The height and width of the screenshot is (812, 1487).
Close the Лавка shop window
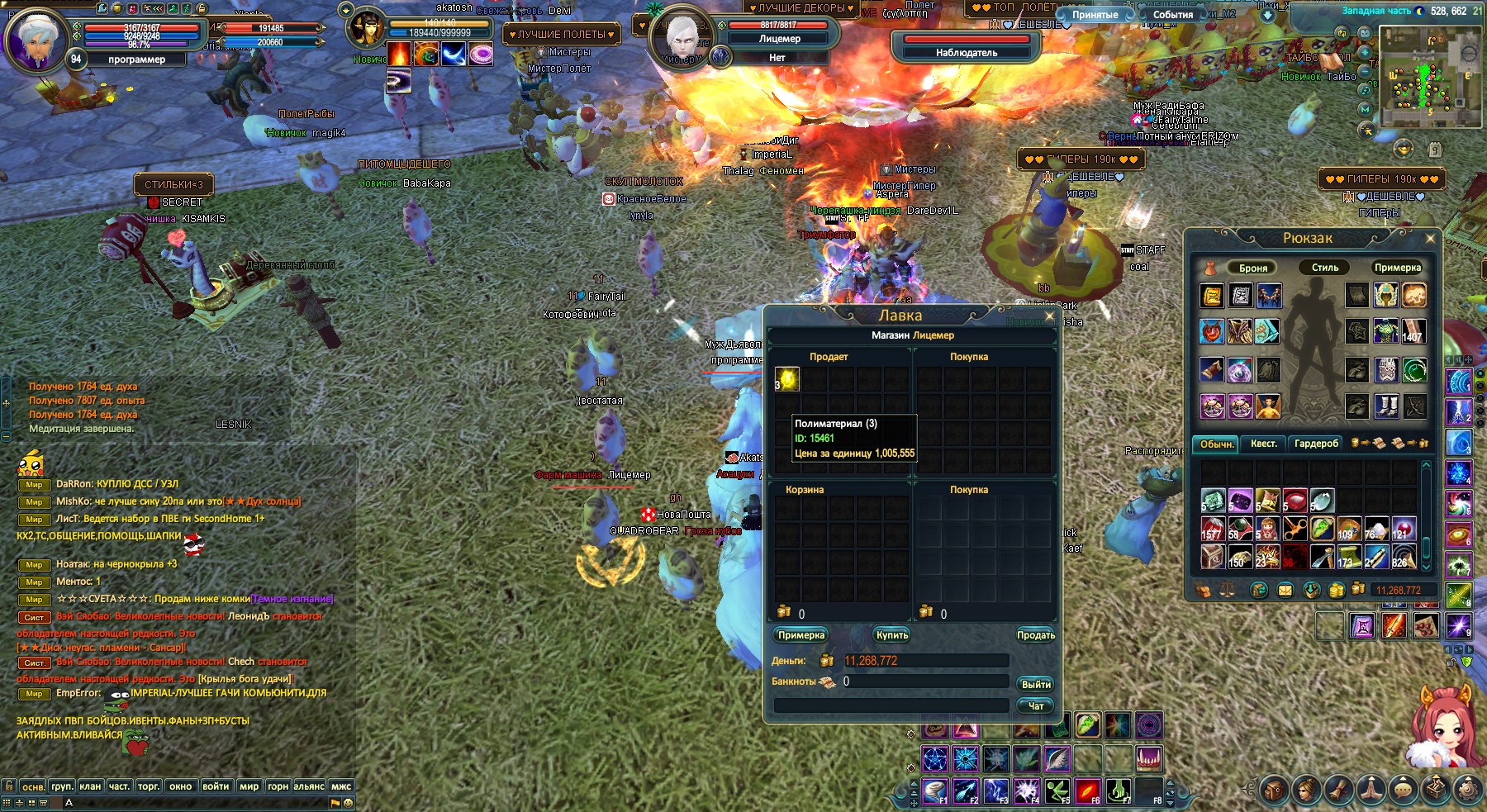(1050, 316)
